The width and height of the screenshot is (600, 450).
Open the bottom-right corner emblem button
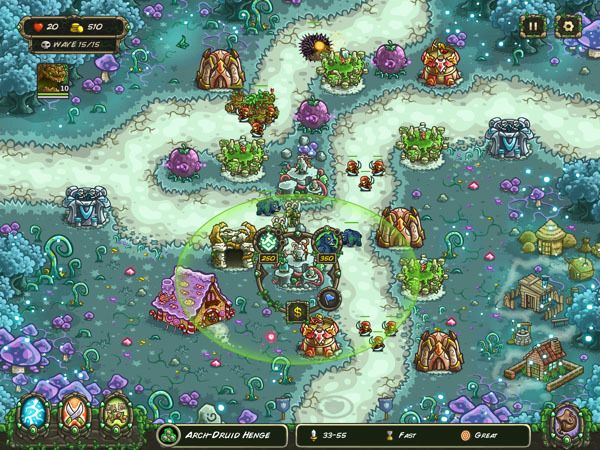(569, 420)
